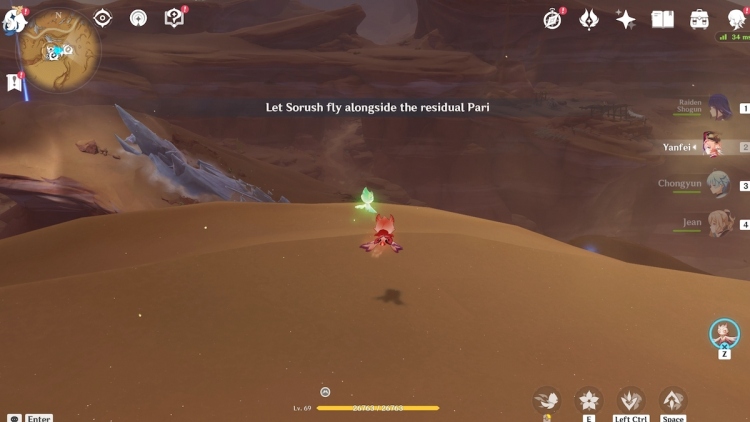Activate the Sorush gadget icon
Viewport: 750px width, 422px height.
724,333
